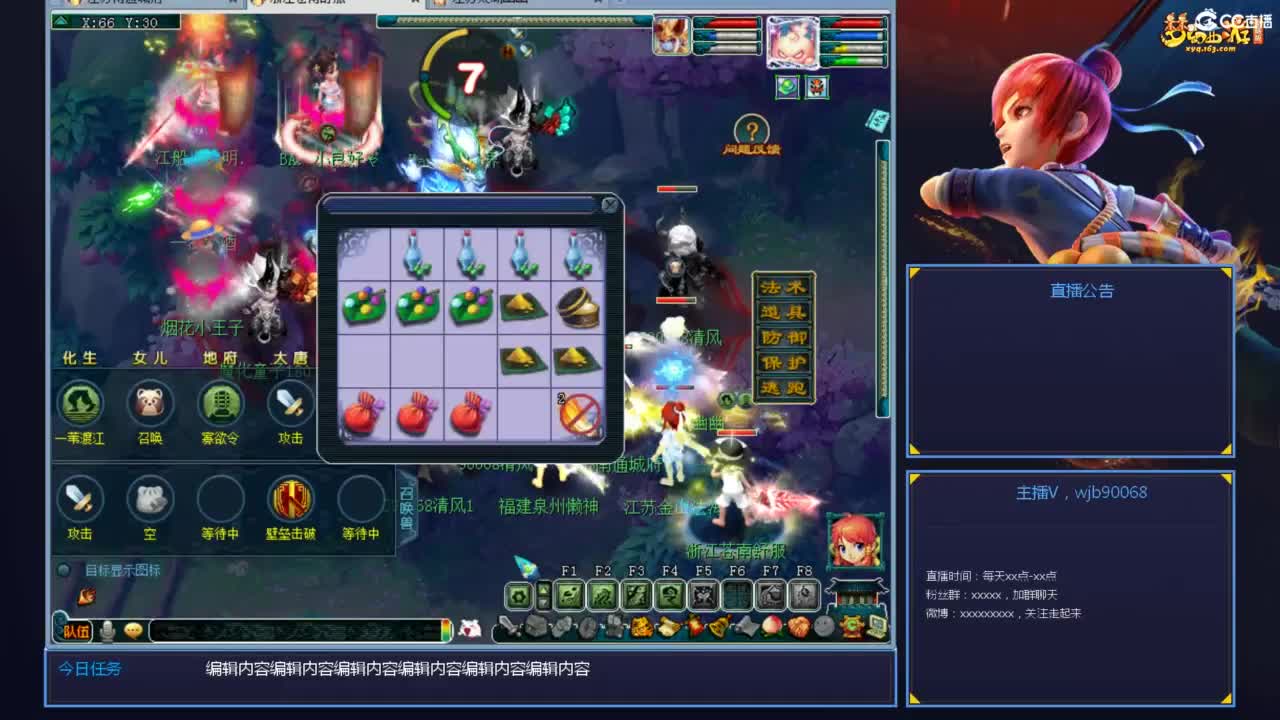This screenshot has width=1280, height=720.
Task: Switch to the 大唐 skill tab
Action: [290, 358]
